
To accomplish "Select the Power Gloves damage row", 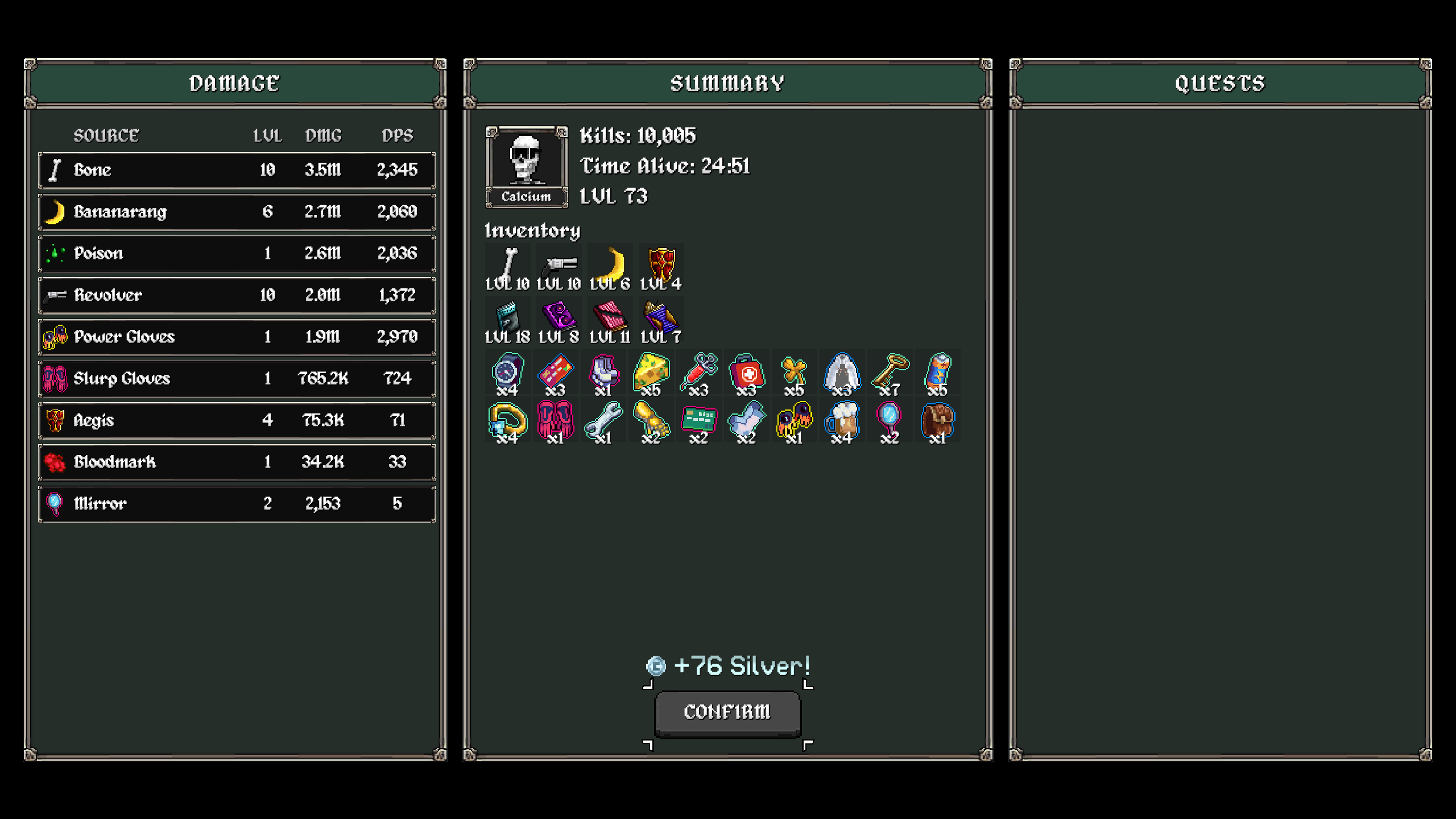I will (237, 337).
